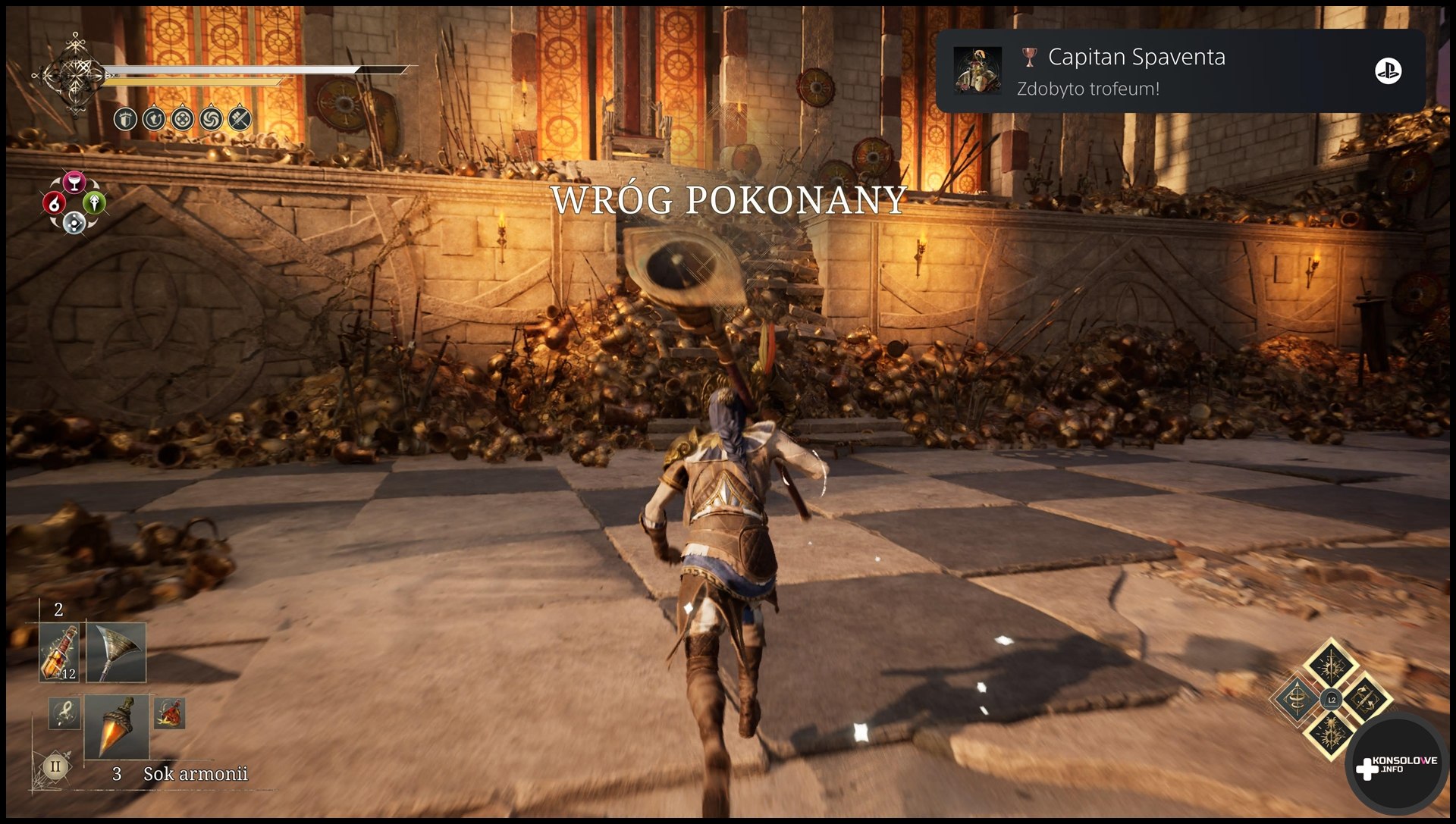Click the boot with circular arrow buff icon

click(154, 119)
